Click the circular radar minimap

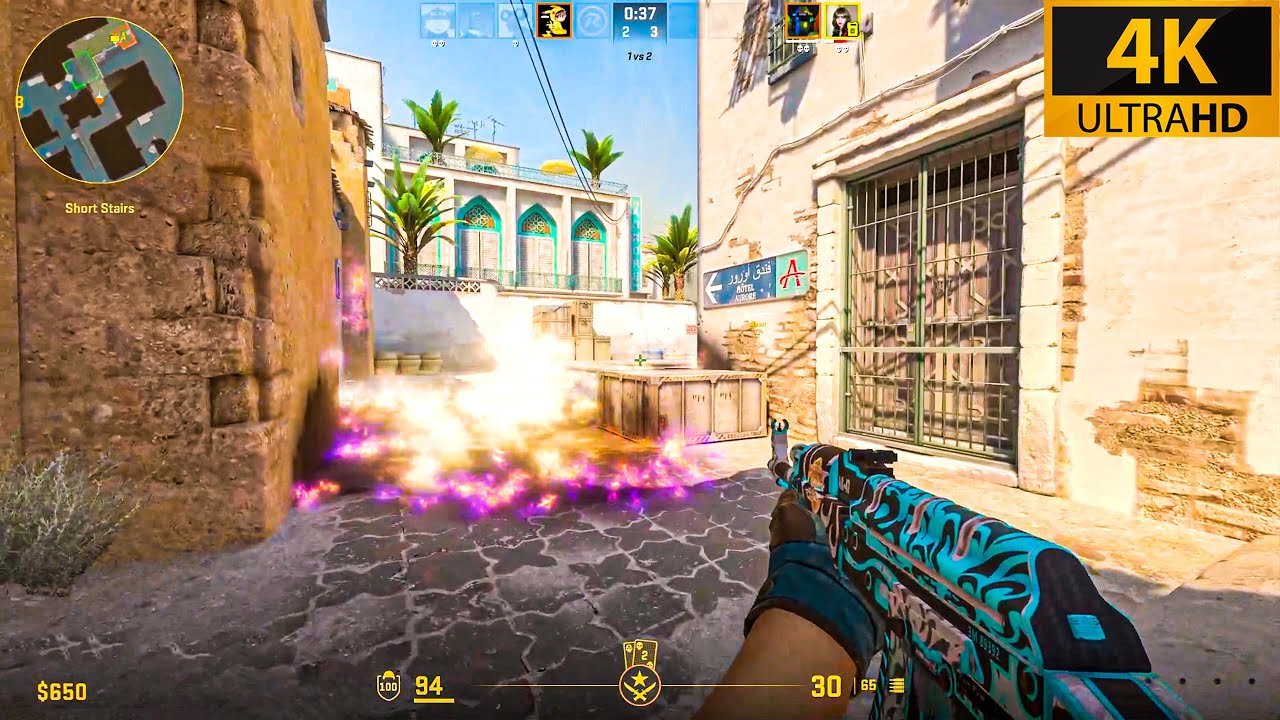click(x=99, y=98)
